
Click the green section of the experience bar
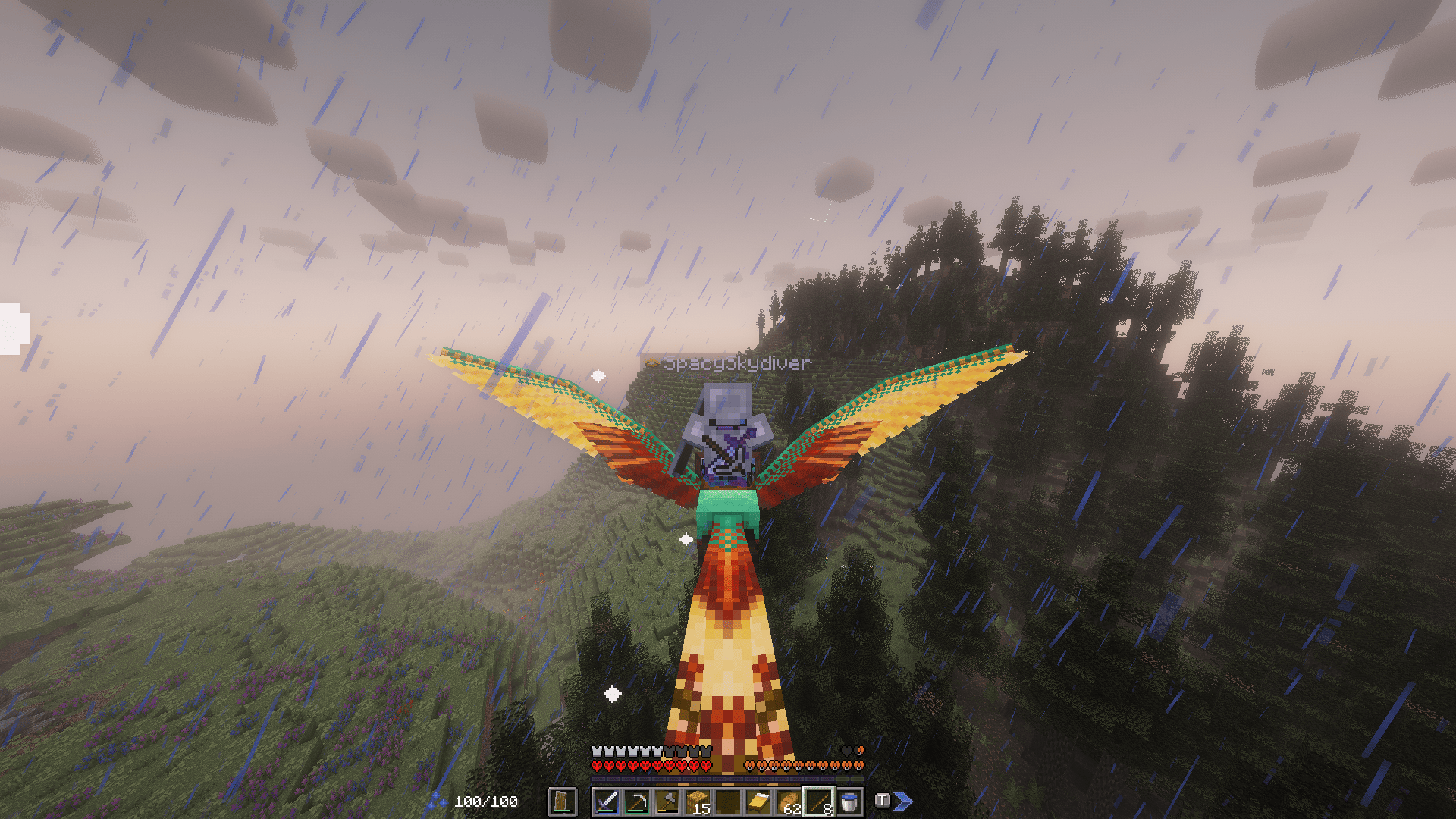tap(849, 779)
